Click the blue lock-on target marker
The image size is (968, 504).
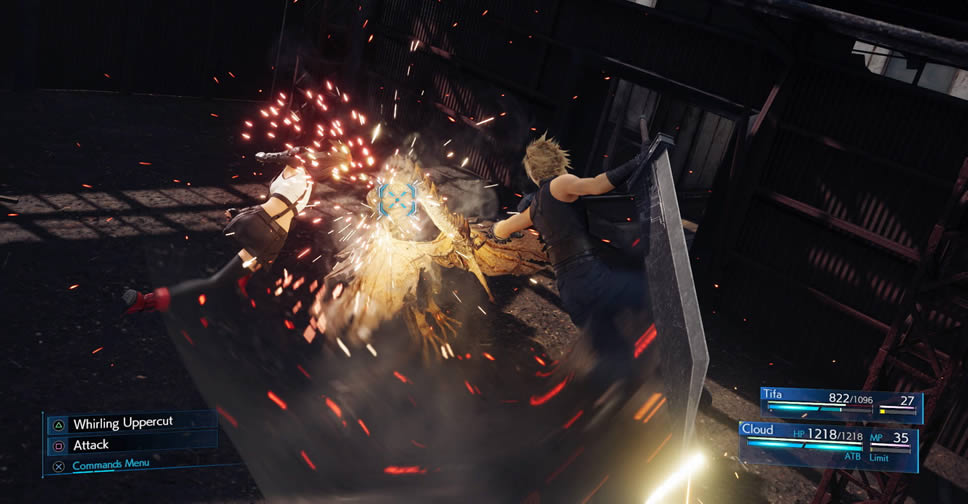pos(397,199)
